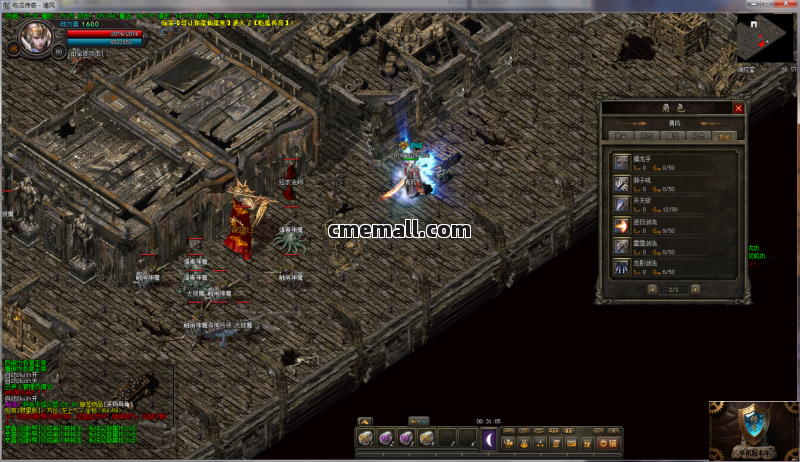Close the 角色 character panel
The width and height of the screenshot is (800, 462).
pyautogui.click(x=739, y=108)
